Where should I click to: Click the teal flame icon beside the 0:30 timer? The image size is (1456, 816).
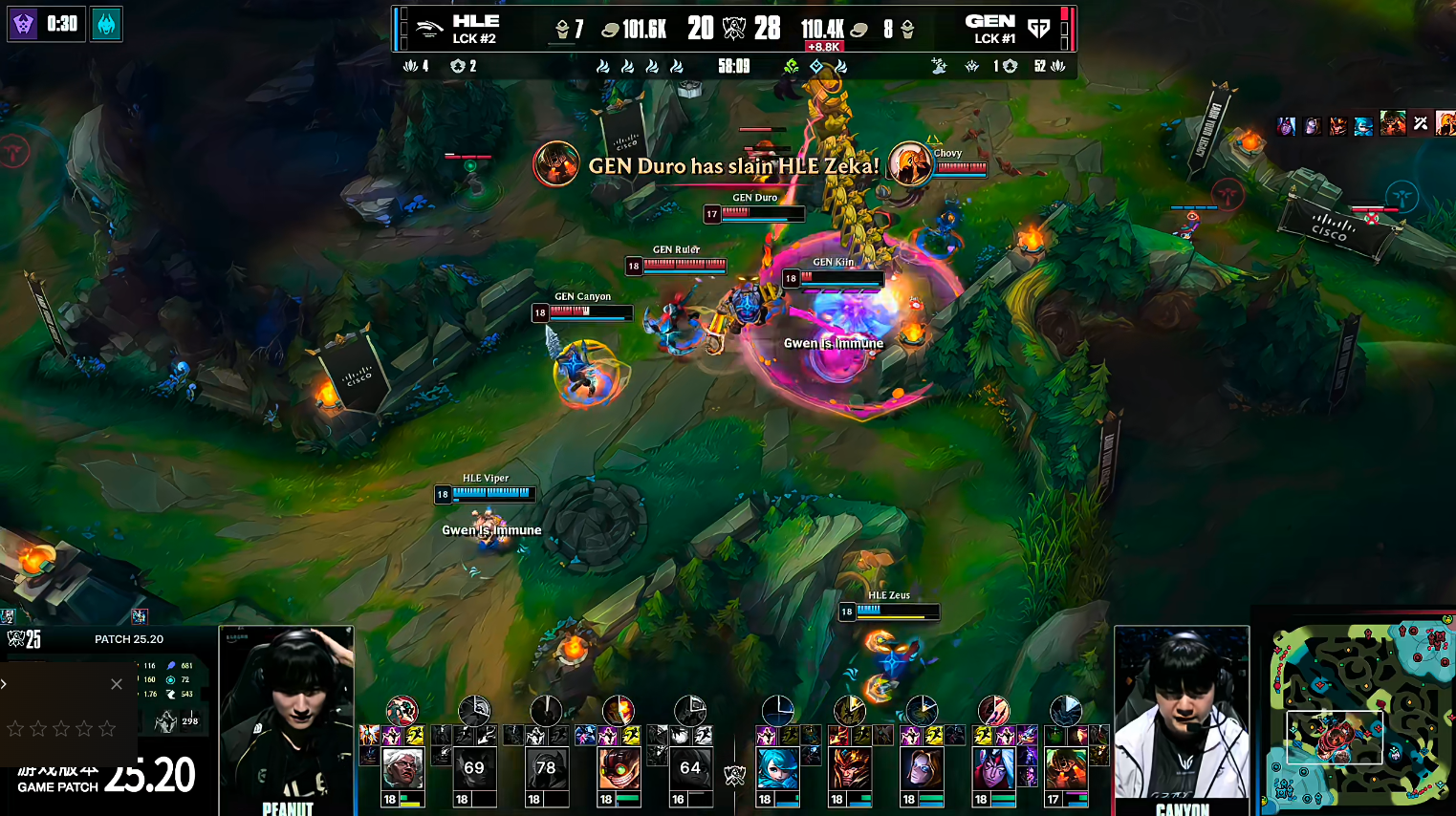pyautogui.click(x=106, y=24)
